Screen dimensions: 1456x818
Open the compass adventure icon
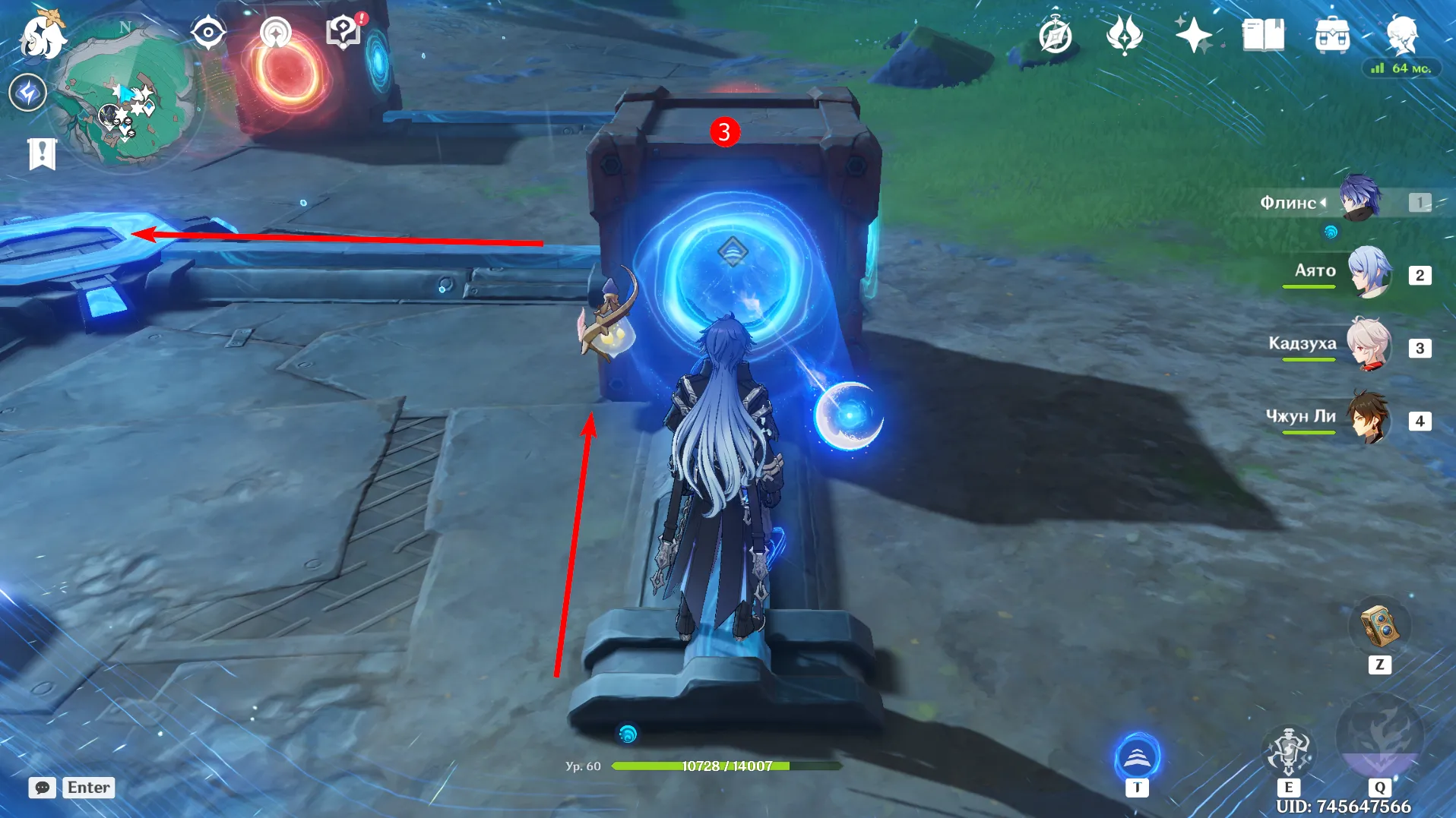tap(1056, 36)
